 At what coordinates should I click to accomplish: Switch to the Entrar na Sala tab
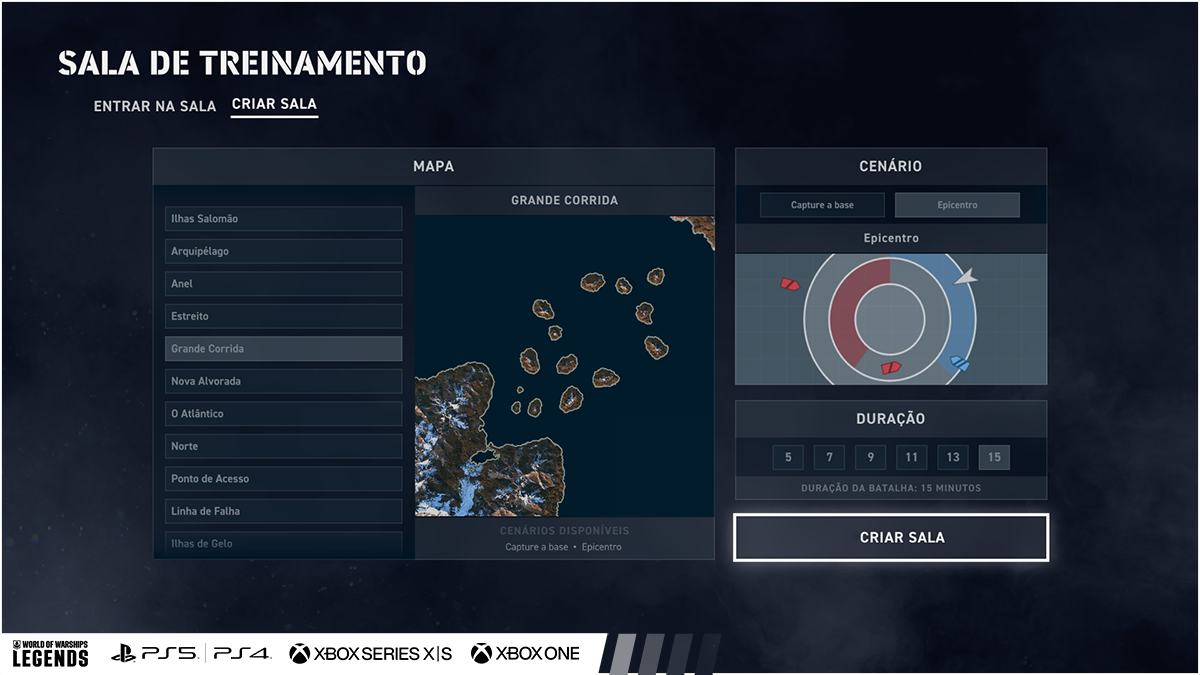coord(154,105)
